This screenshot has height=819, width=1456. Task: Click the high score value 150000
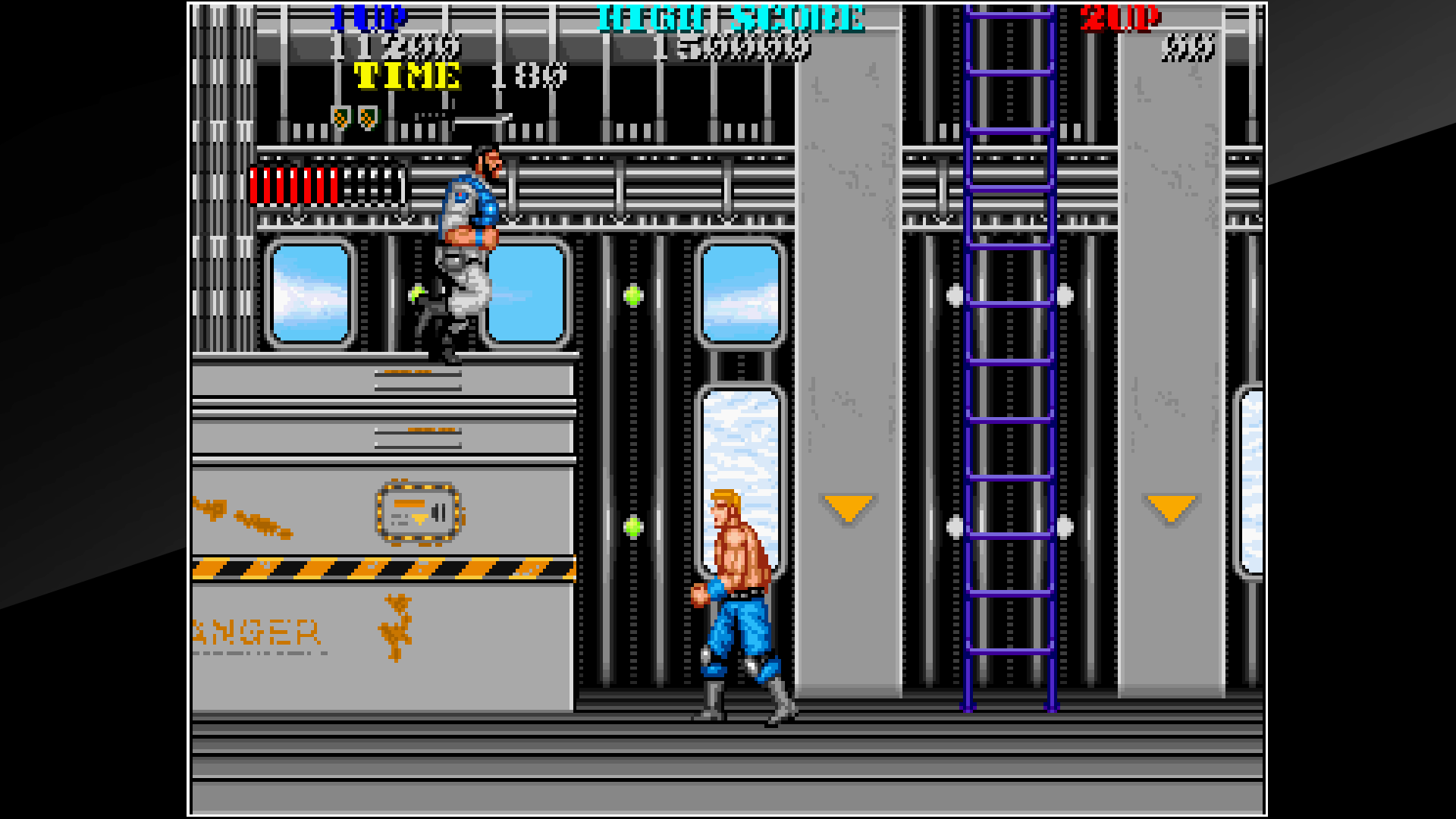click(x=732, y=47)
